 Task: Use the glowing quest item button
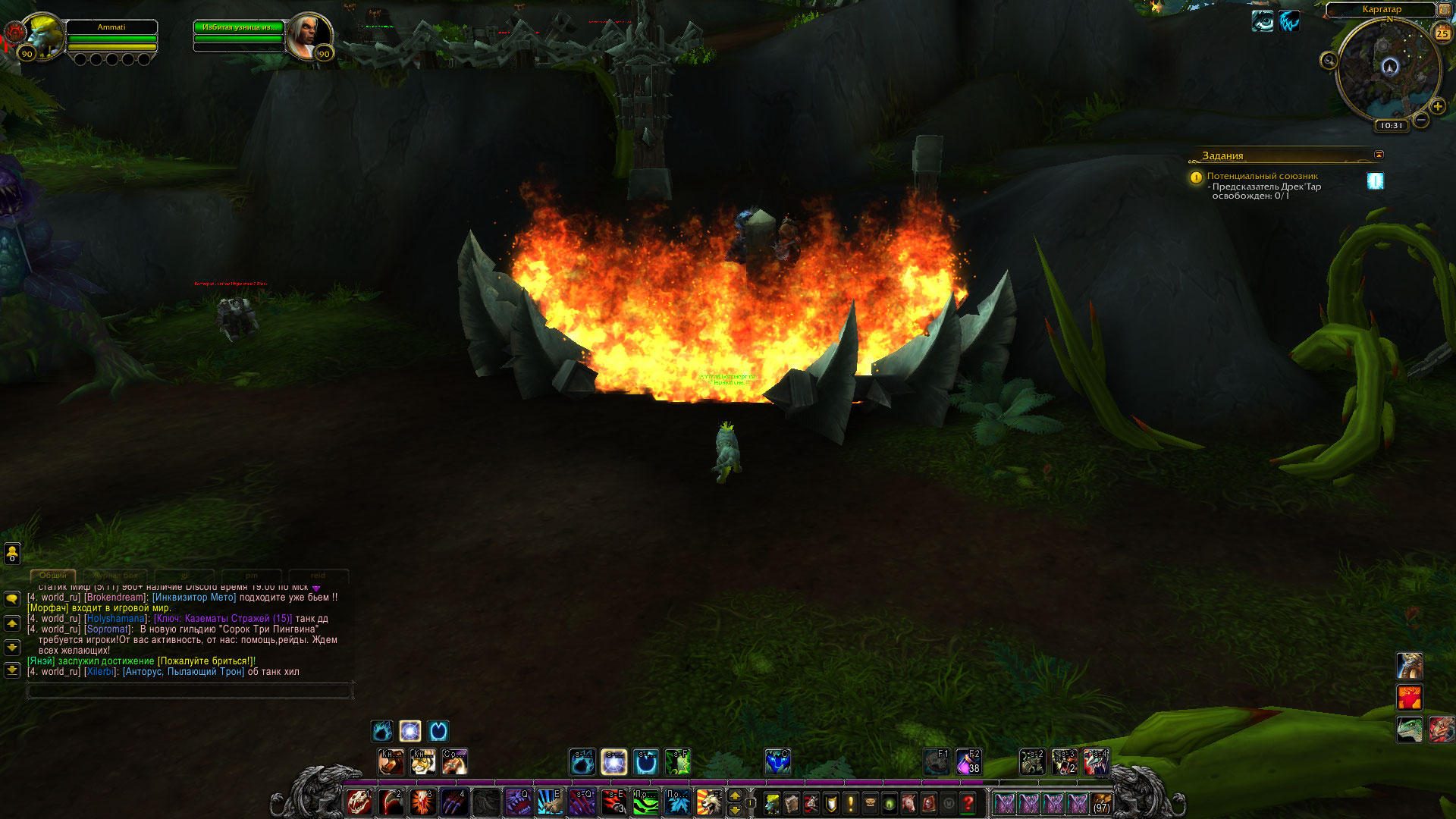pyautogui.click(x=1375, y=180)
